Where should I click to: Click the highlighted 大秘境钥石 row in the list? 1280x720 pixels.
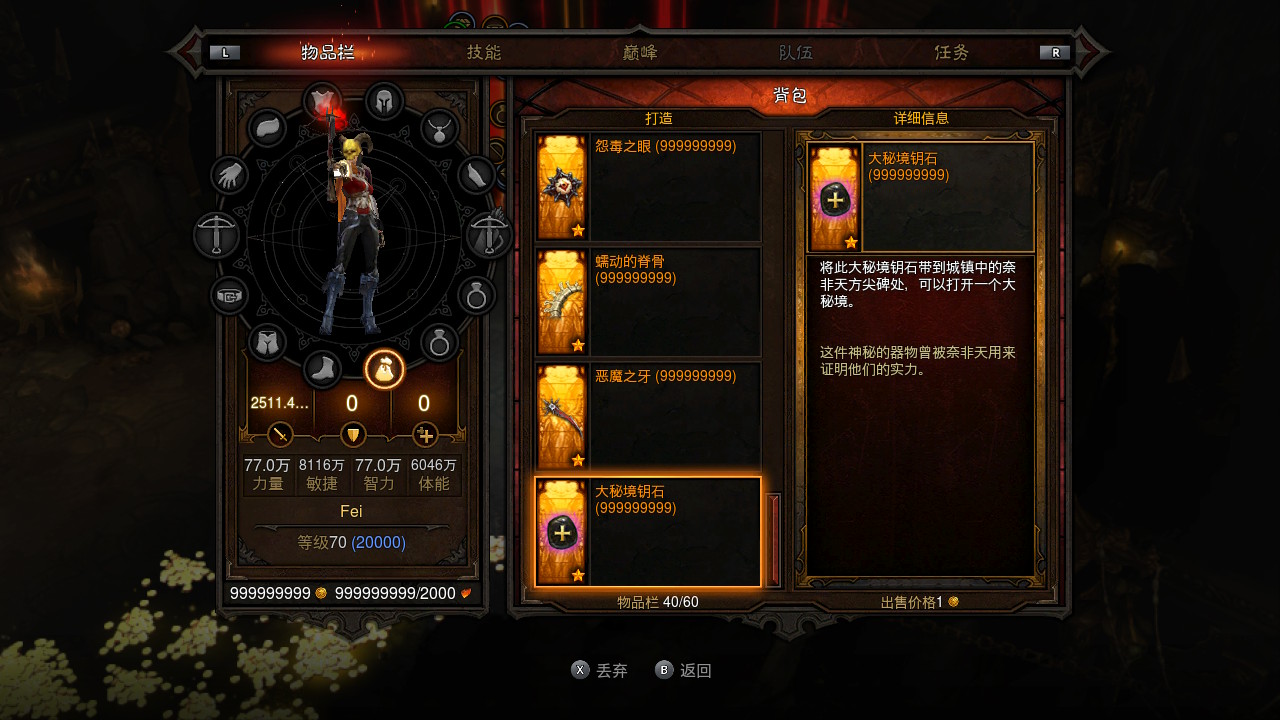pyautogui.click(x=648, y=531)
